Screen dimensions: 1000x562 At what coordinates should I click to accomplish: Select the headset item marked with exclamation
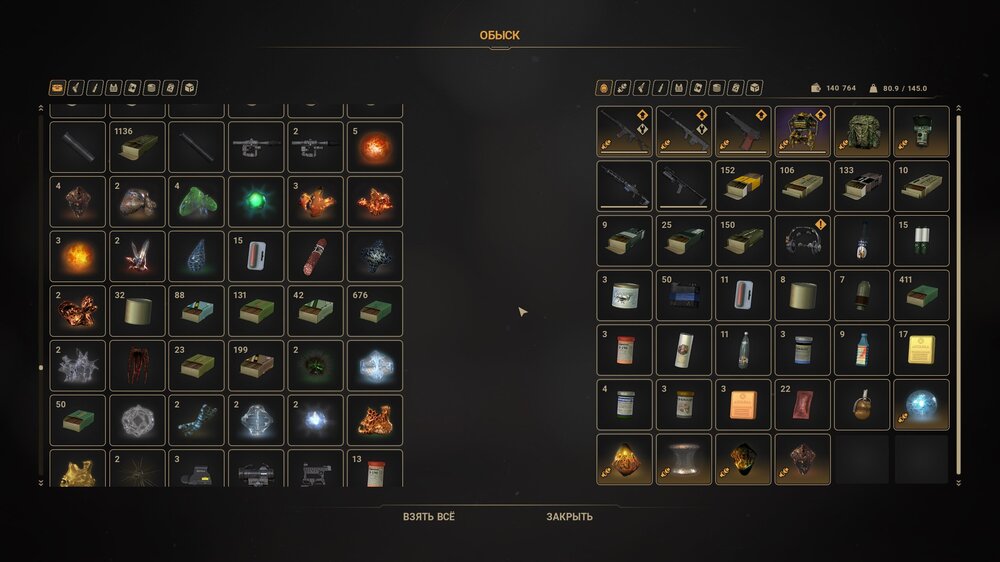(802, 241)
